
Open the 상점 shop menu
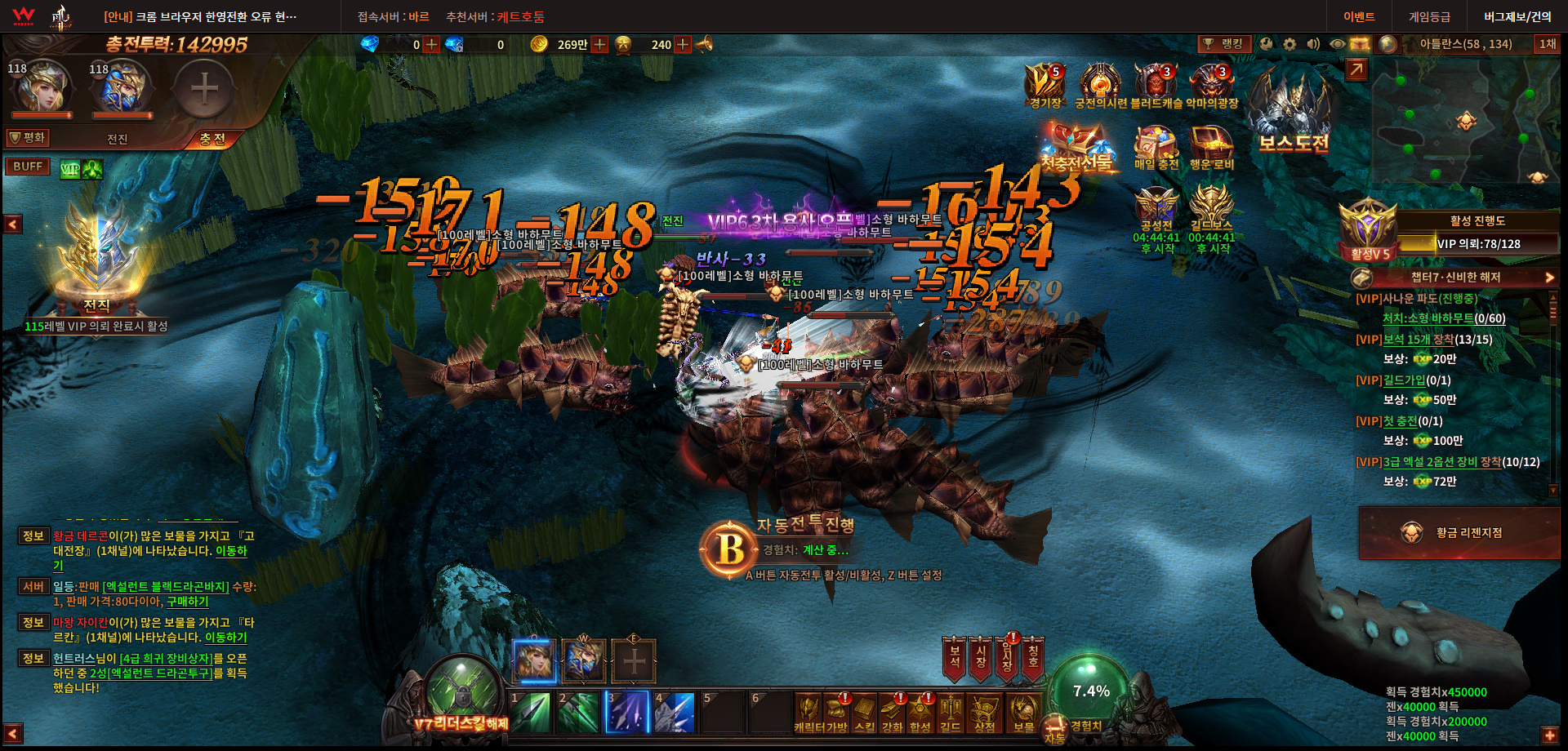(x=984, y=713)
